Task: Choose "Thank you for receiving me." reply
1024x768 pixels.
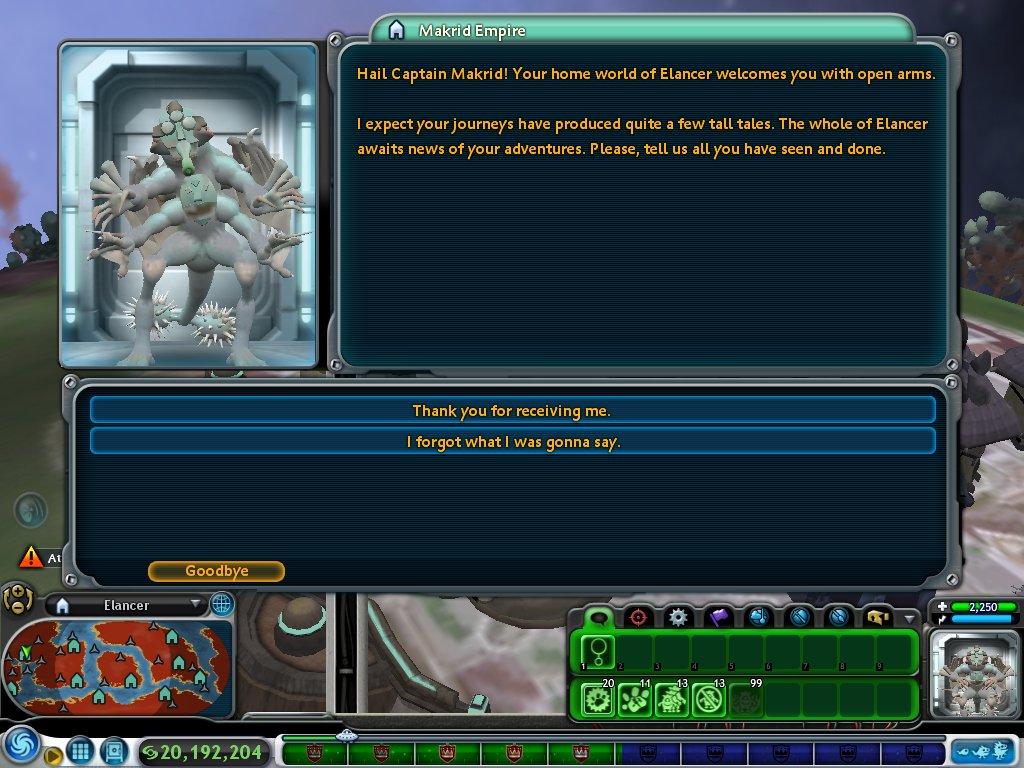Action: pyautogui.click(x=512, y=411)
